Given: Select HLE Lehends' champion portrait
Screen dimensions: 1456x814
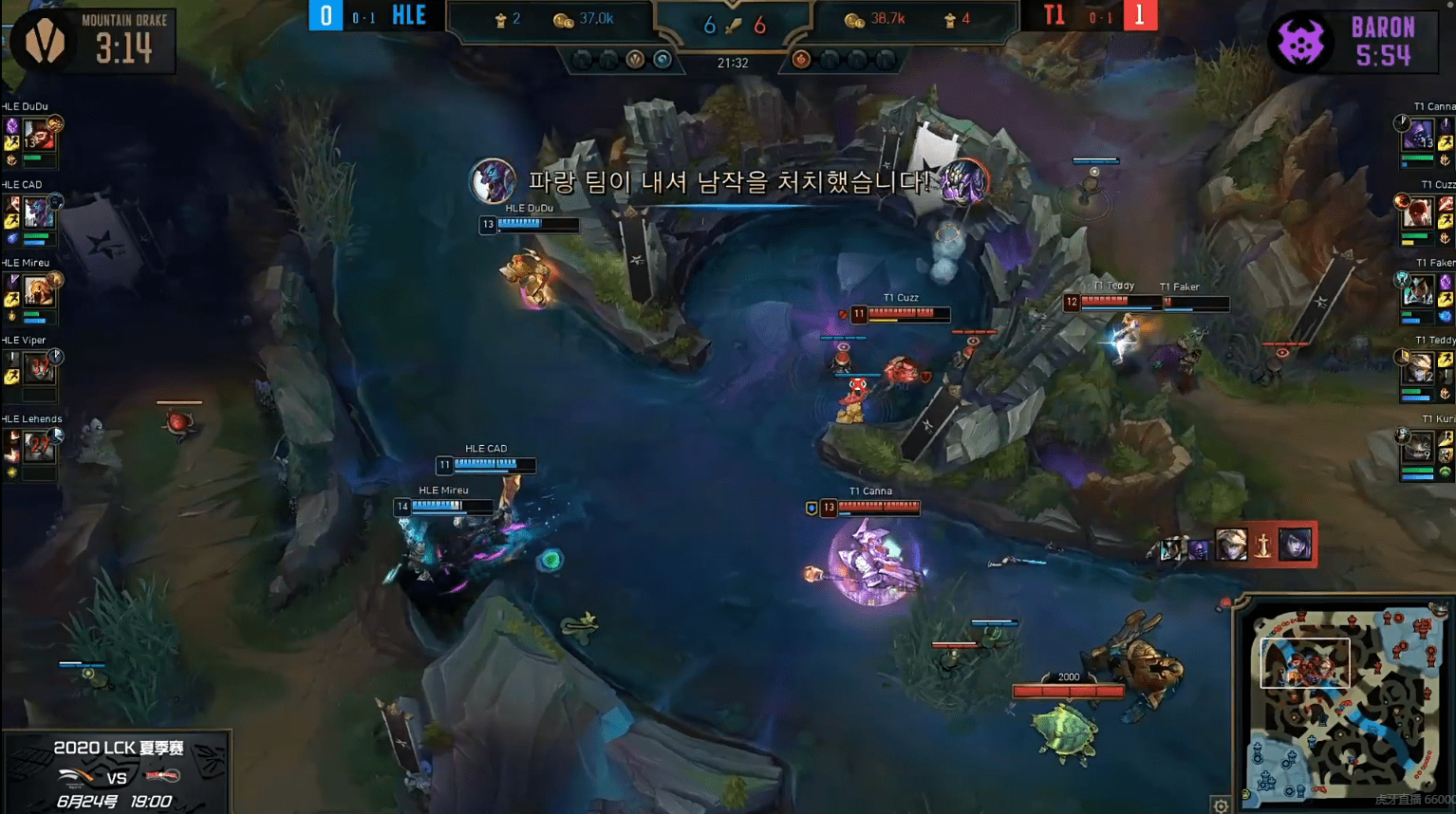Looking at the screenshot, I should click(x=39, y=445).
